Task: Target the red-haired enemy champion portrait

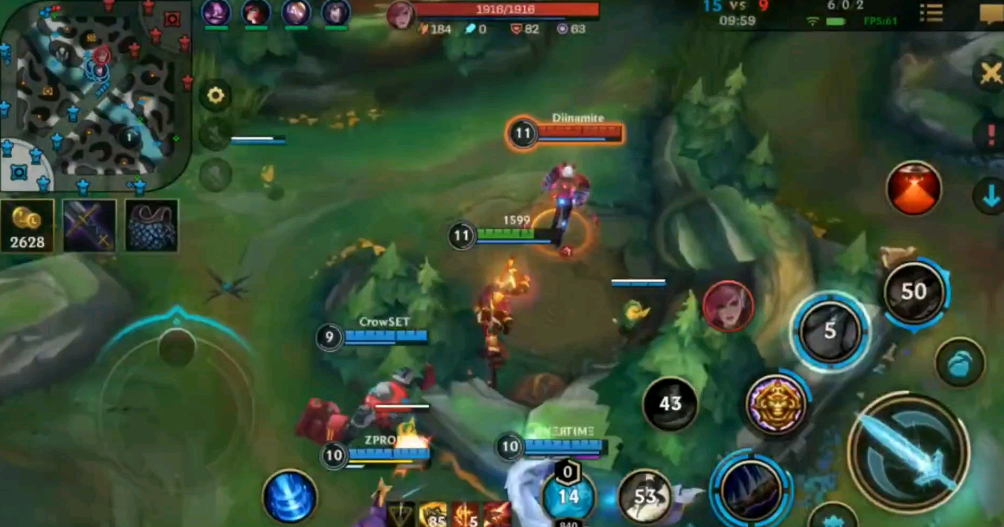Action: point(727,306)
